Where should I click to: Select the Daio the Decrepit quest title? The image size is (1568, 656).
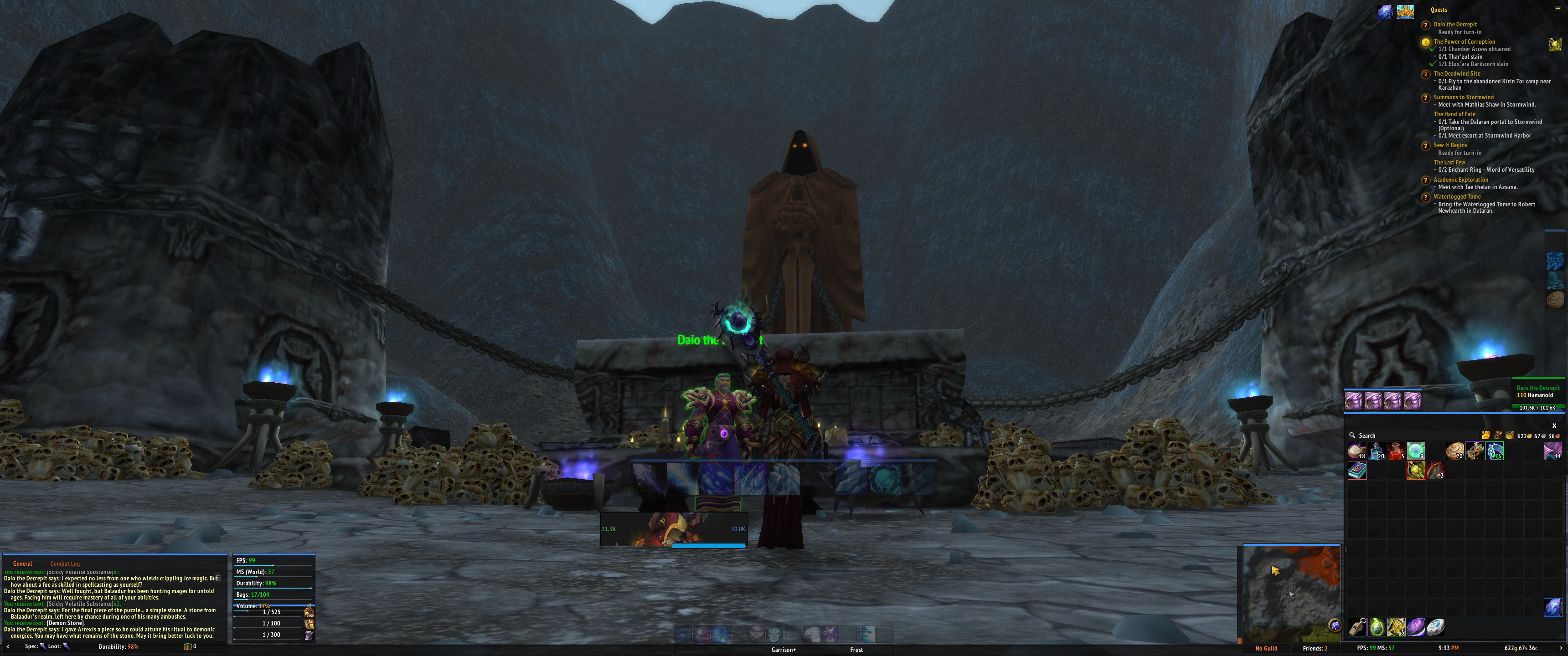coord(1455,24)
